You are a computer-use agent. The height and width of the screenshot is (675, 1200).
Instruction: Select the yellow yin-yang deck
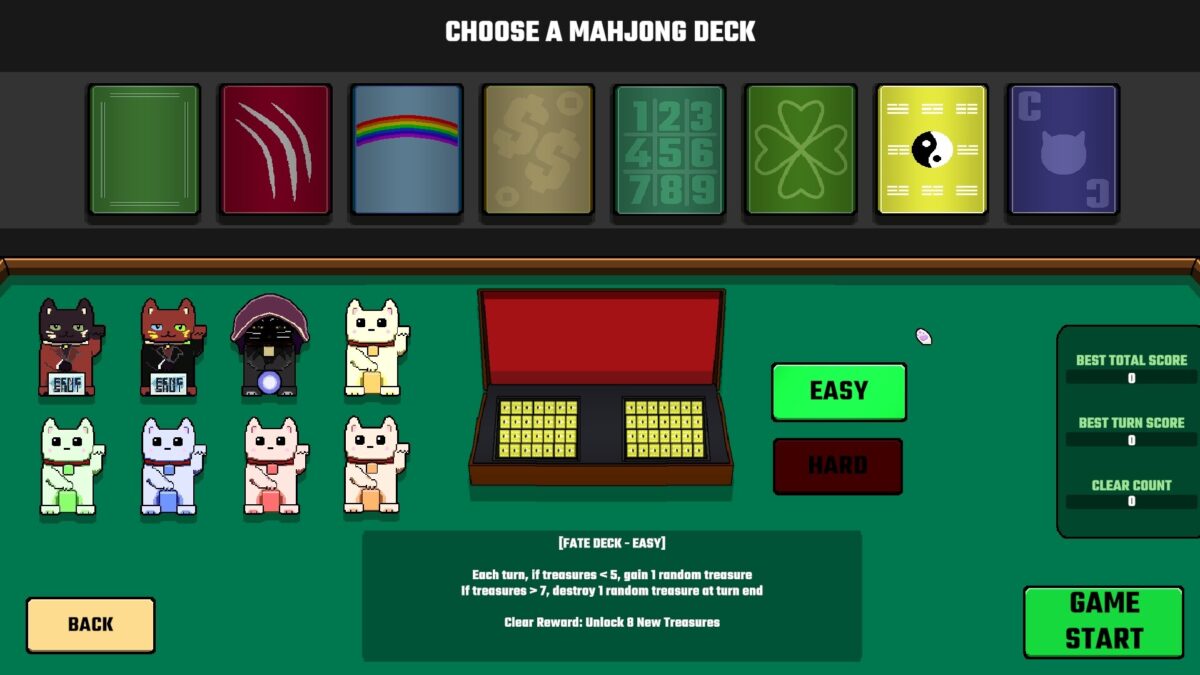(931, 149)
